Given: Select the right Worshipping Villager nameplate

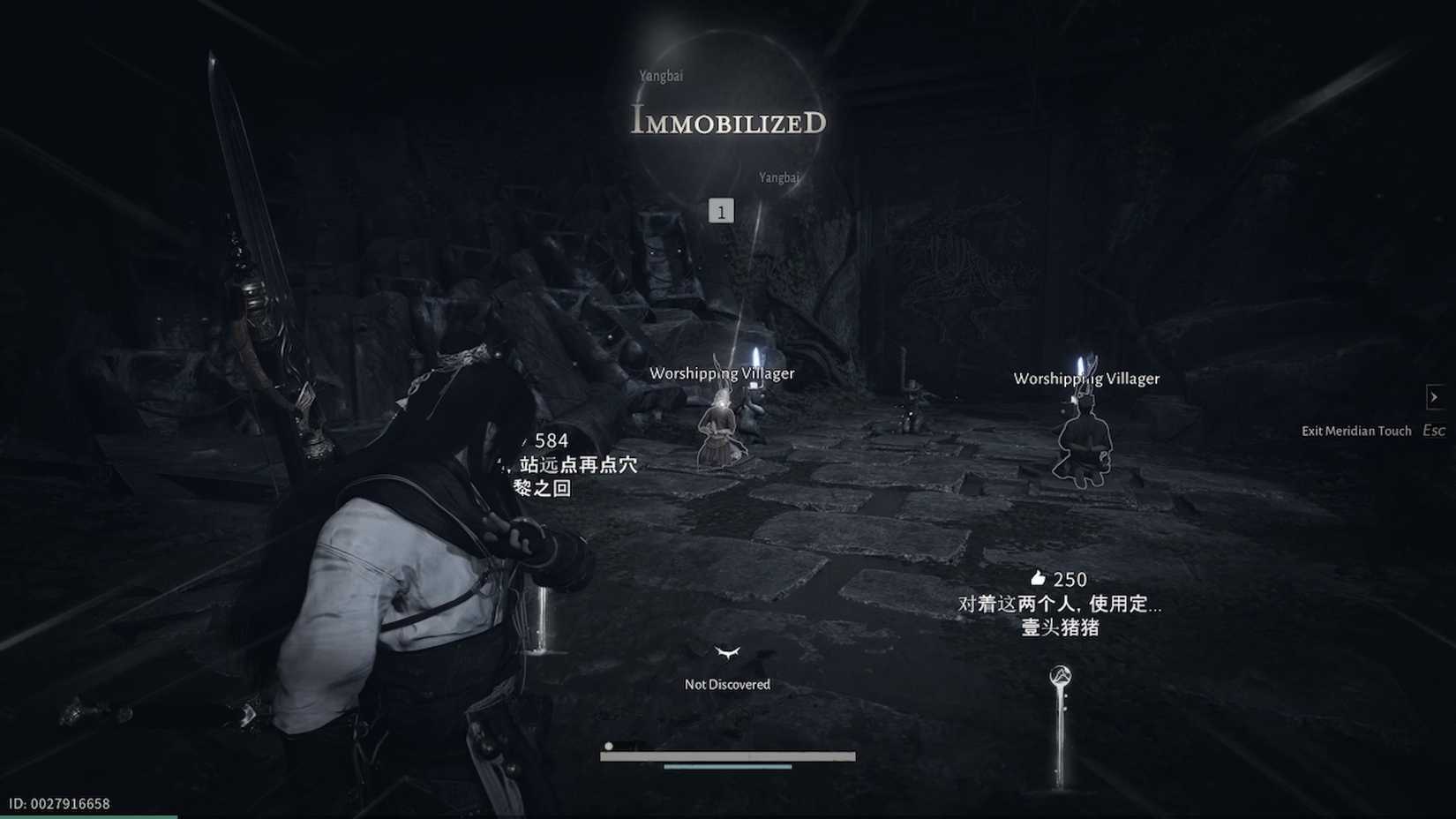Looking at the screenshot, I should click(1087, 378).
